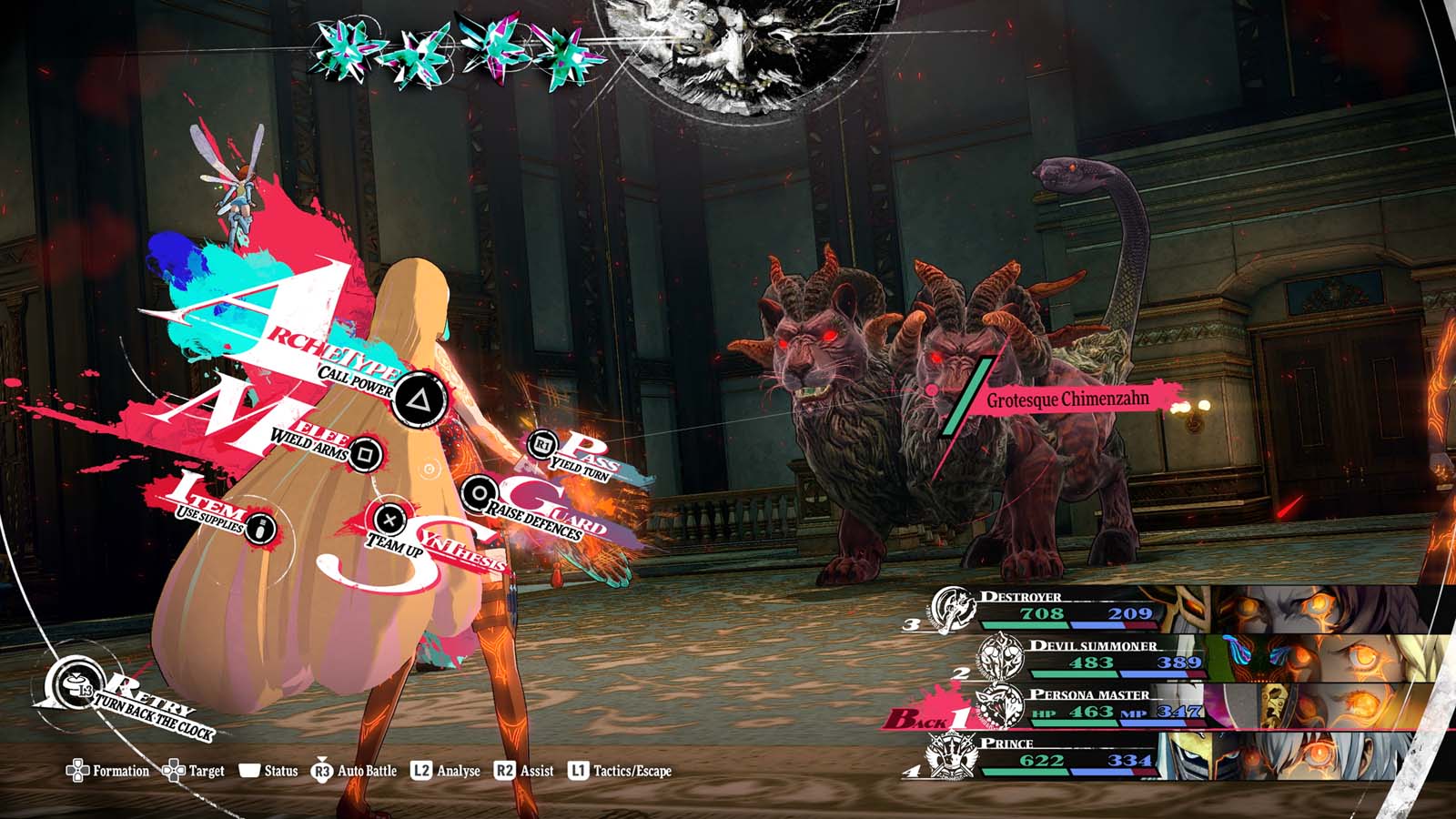The image size is (1456, 819).
Task: Show the party Status screen
Action: [x=268, y=771]
